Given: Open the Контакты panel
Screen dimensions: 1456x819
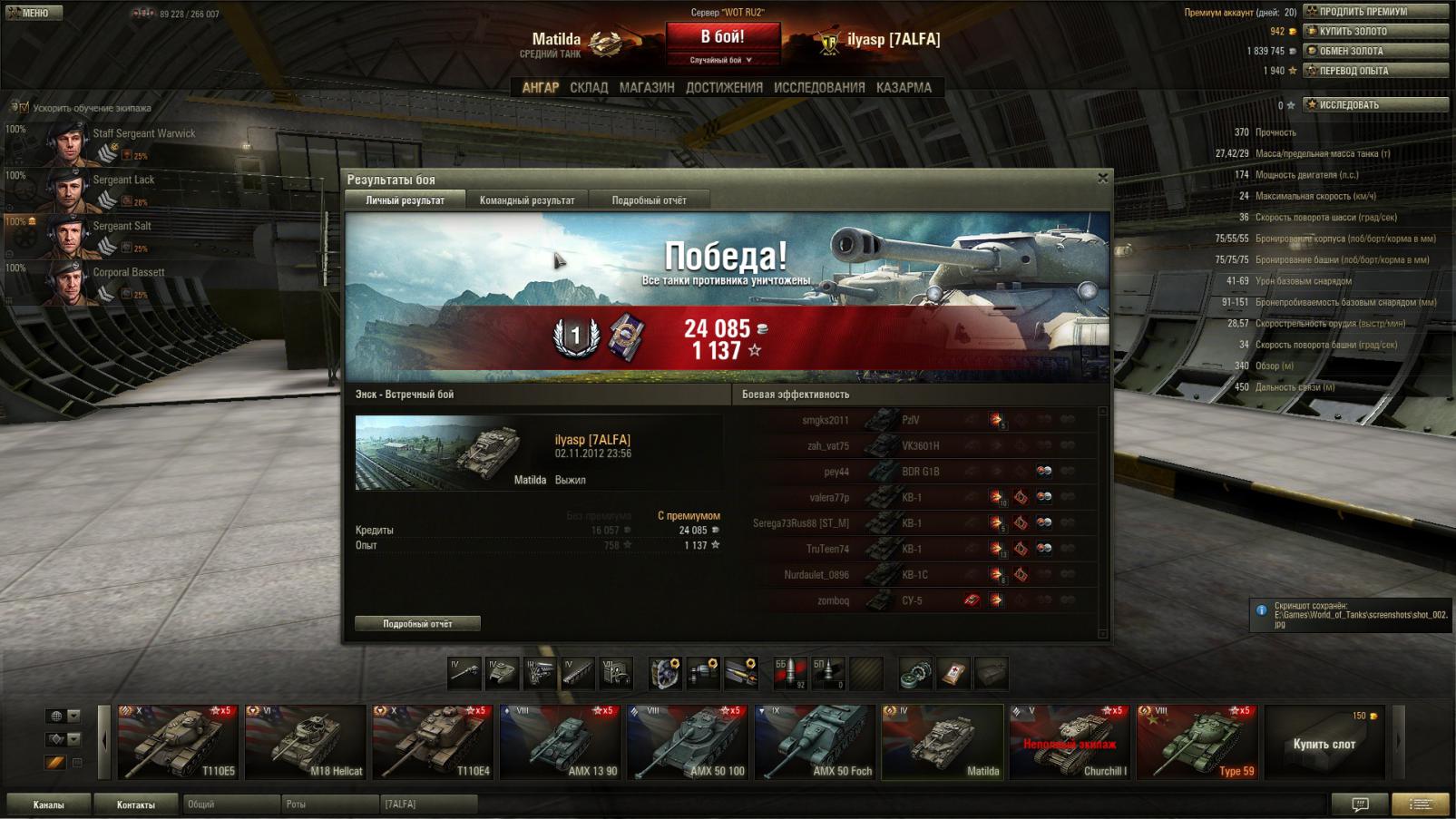Looking at the screenshot, I should pos(135,804).
